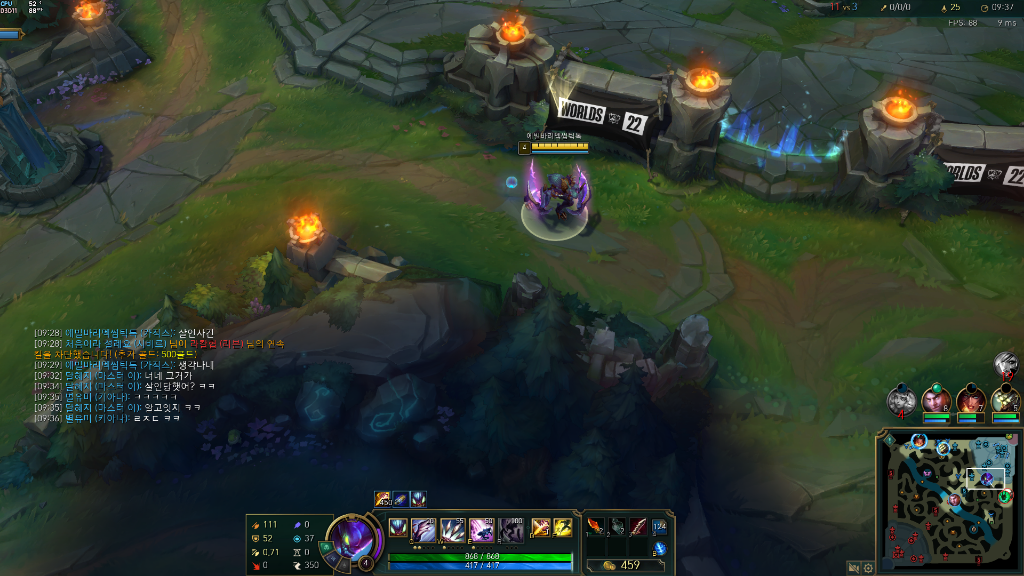Click on the minimap
This screenshot has width=1024, height=576.
tap(948, 500)
